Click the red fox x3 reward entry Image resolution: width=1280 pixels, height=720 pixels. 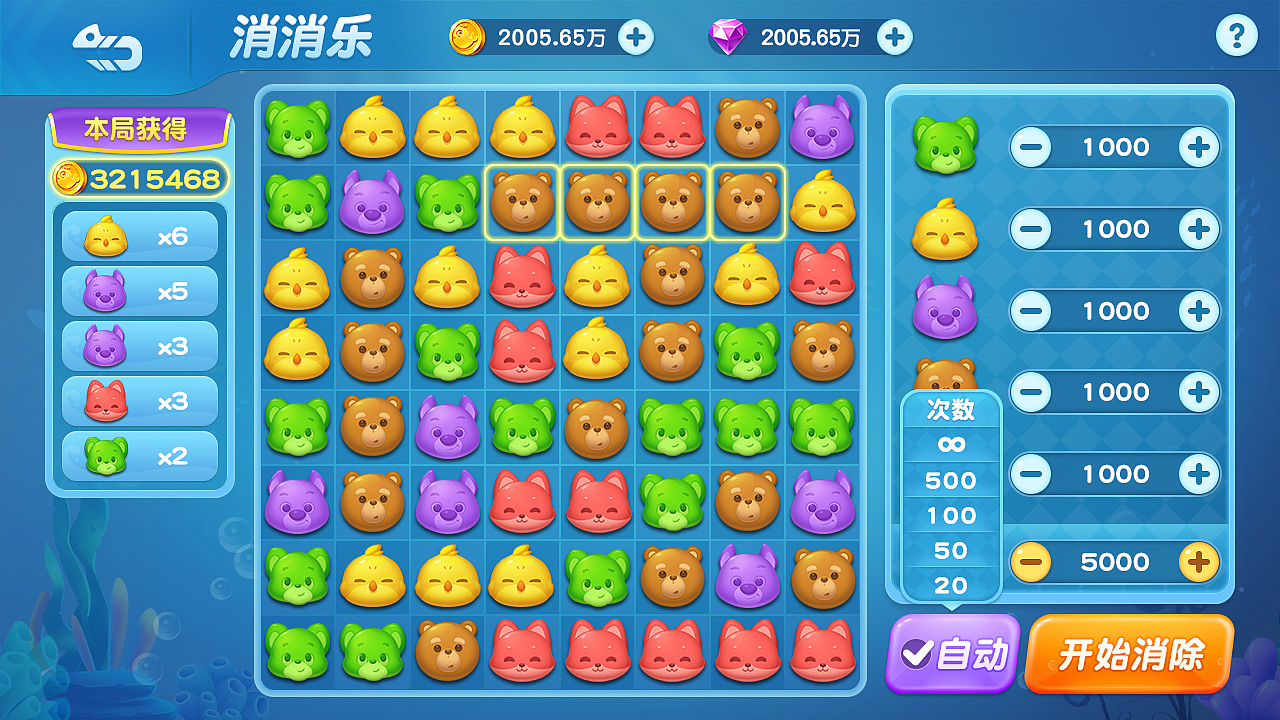click(139, 401)
